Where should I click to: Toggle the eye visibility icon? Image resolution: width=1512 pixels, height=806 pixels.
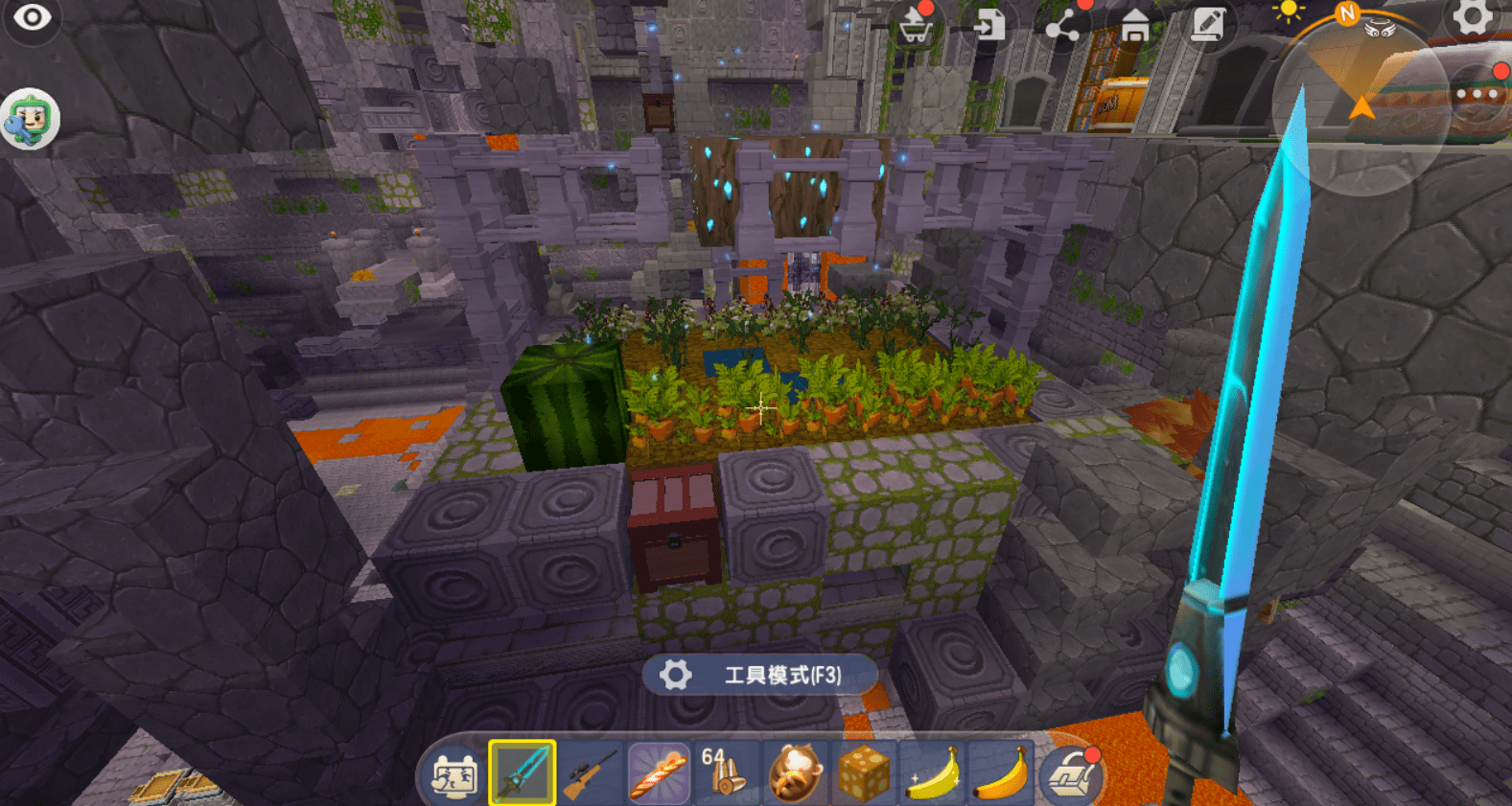click(32, 18)
